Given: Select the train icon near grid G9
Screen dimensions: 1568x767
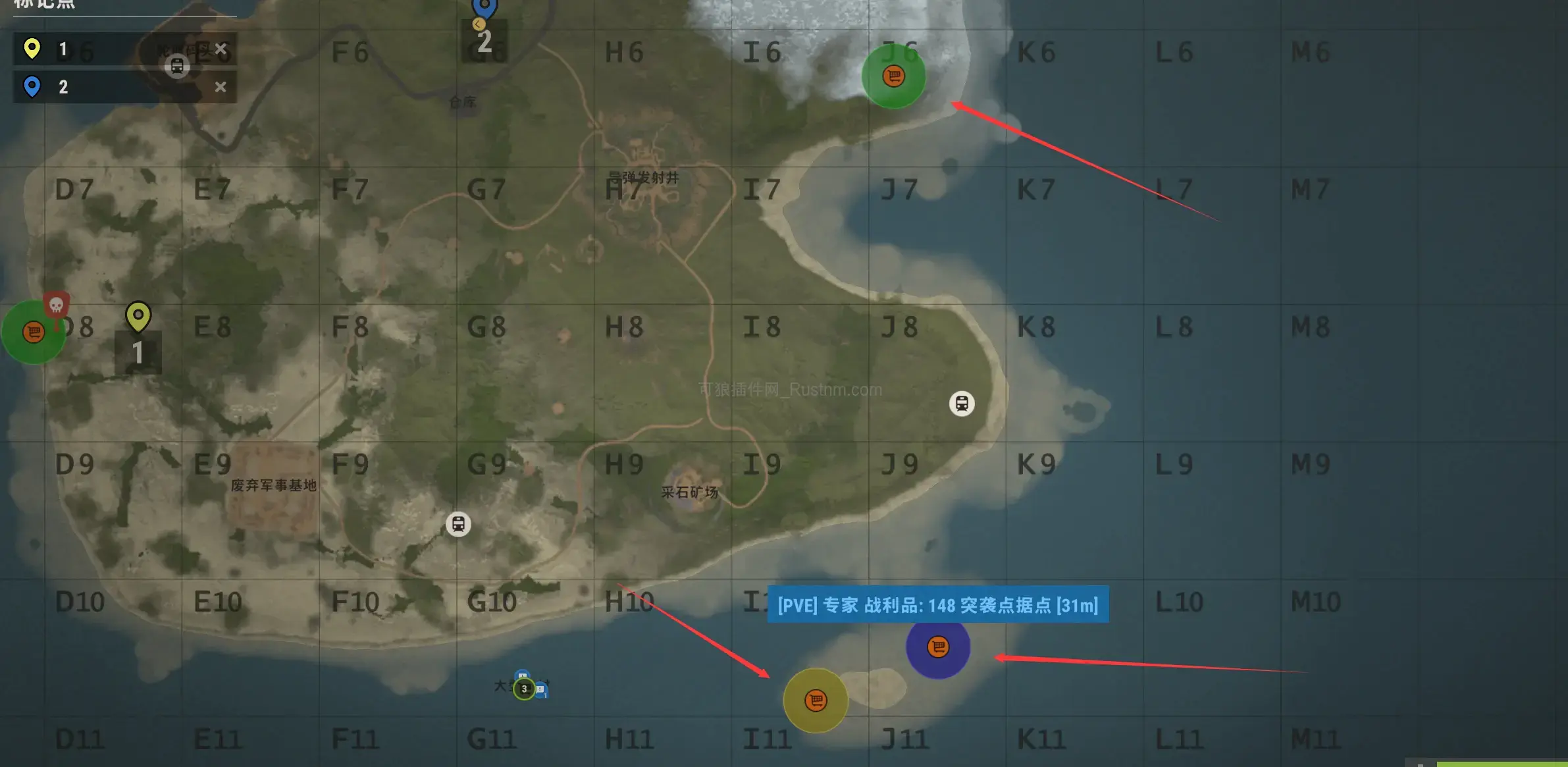Looking at the screenshot, I should [459, 523].
